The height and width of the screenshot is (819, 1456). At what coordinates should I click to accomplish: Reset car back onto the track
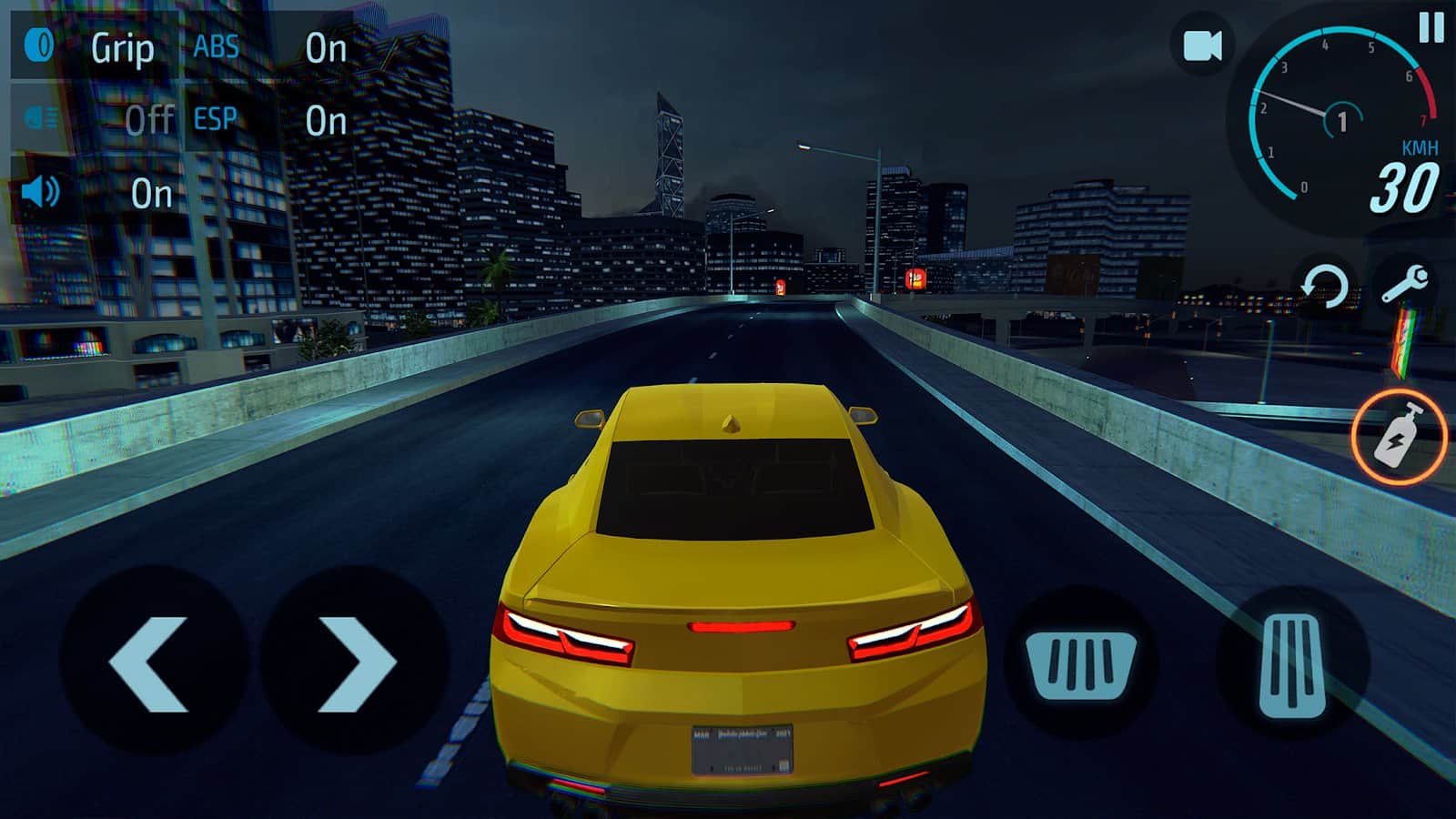click(x=1326, y=282)
